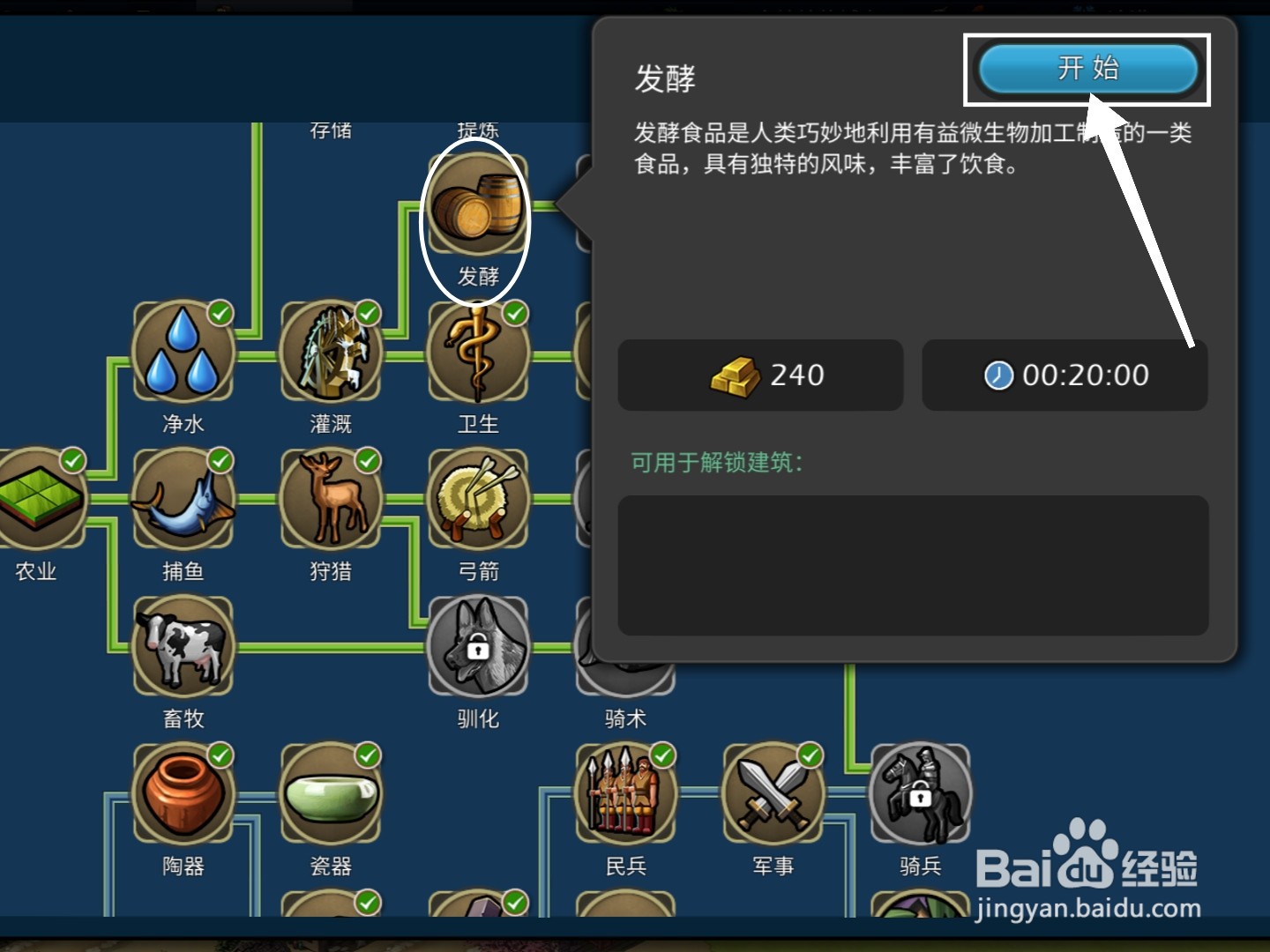Open the 陶器 pottery tech node
The height and width of the screenshot is (952, 1270).
[x=183, y=793]
